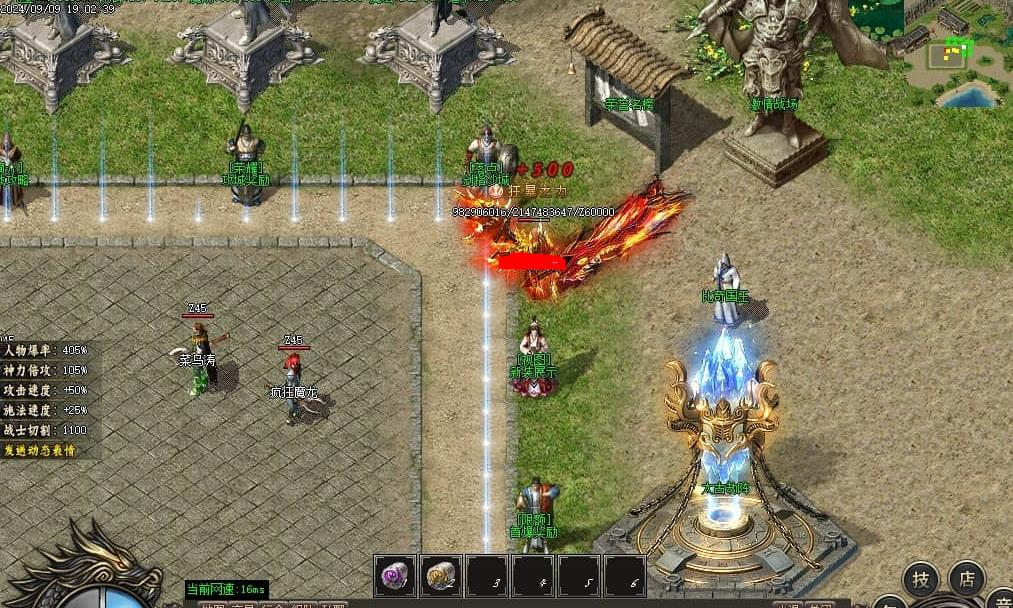Image resolution: width=1013 pixels, height=608 pixels.
Task: Open the shop via 店 button
Action: [967, 579]
